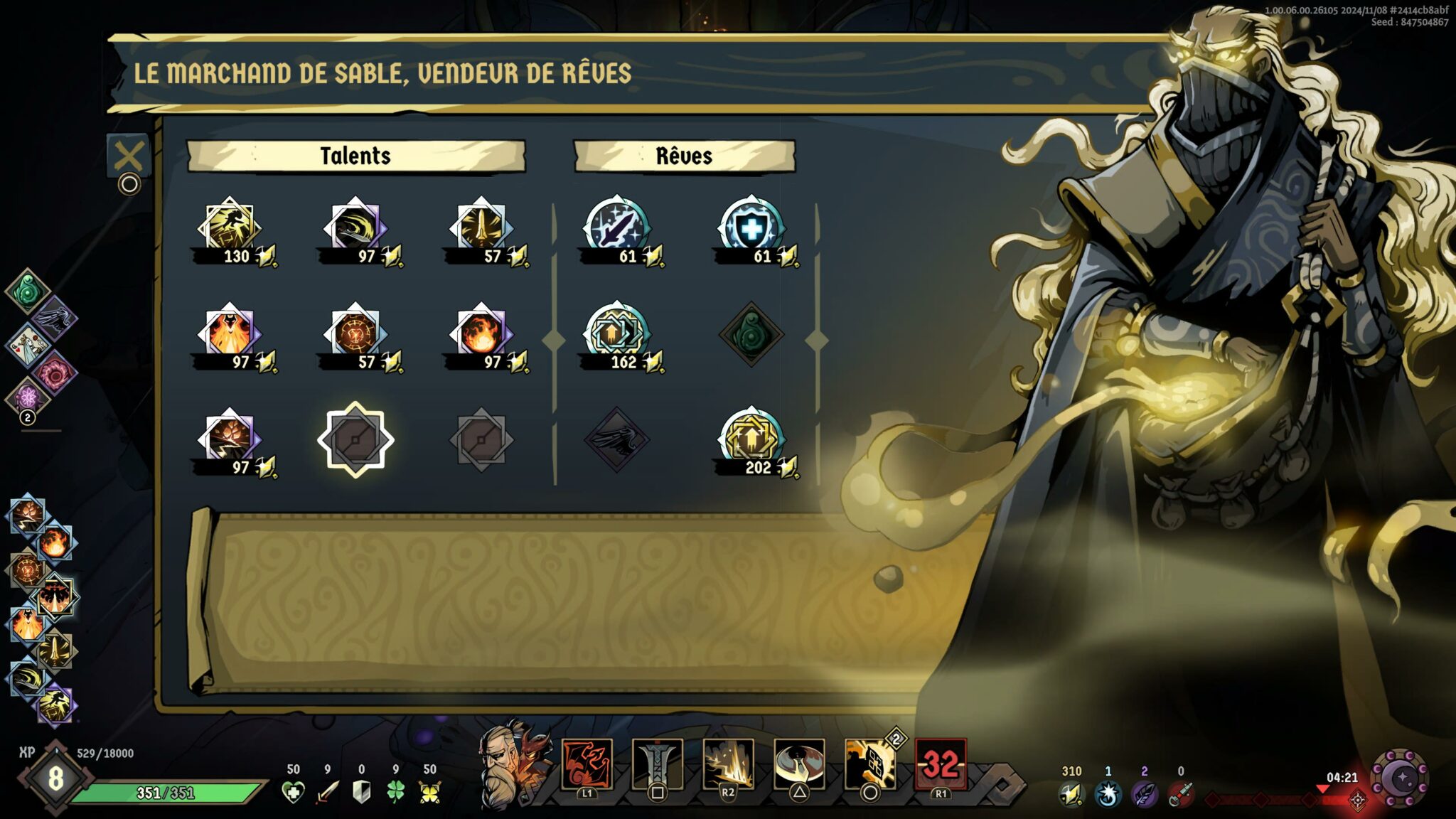Viewport: 1456px width, 819px height.
Task: Use the battle axe ability icon
Action: (799, 765)
